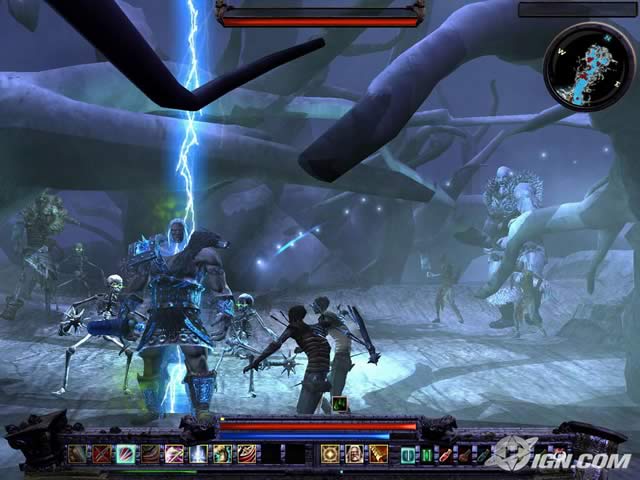Activate the golden gauntlet skill icon

[x=377, y=454]
